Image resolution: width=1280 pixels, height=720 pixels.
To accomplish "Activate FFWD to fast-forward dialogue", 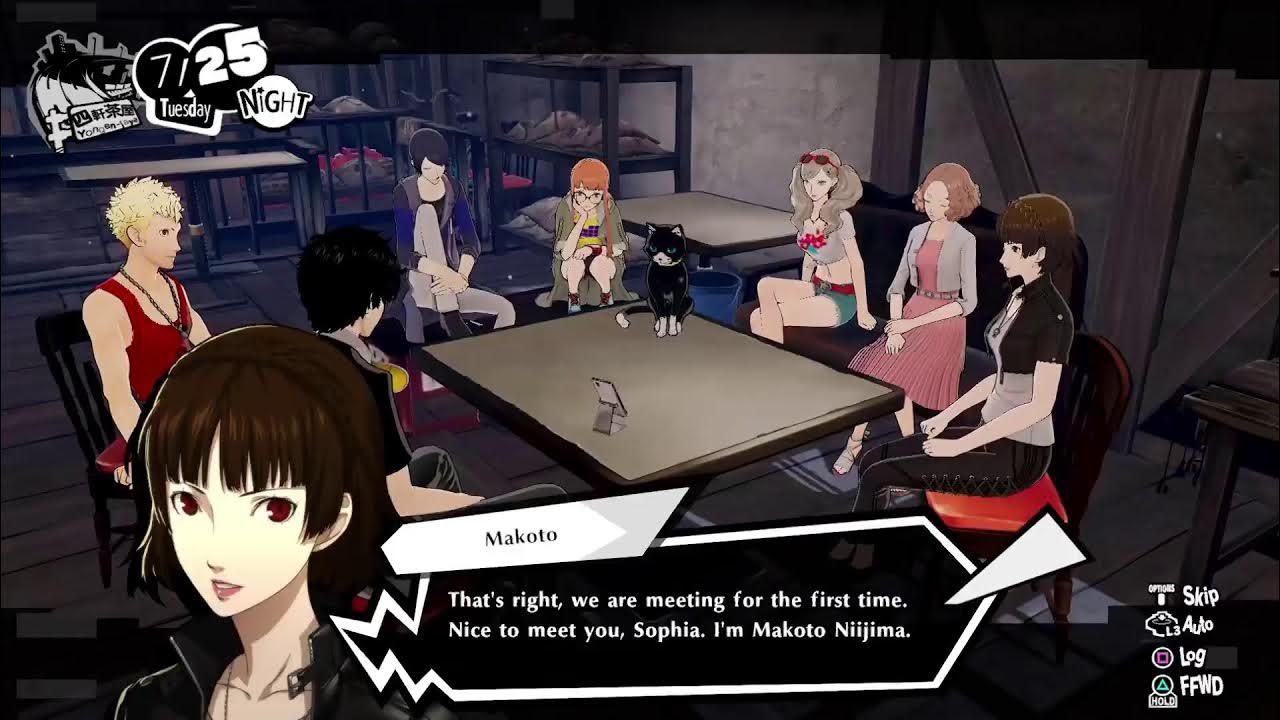I will (x=1200, y=687).
